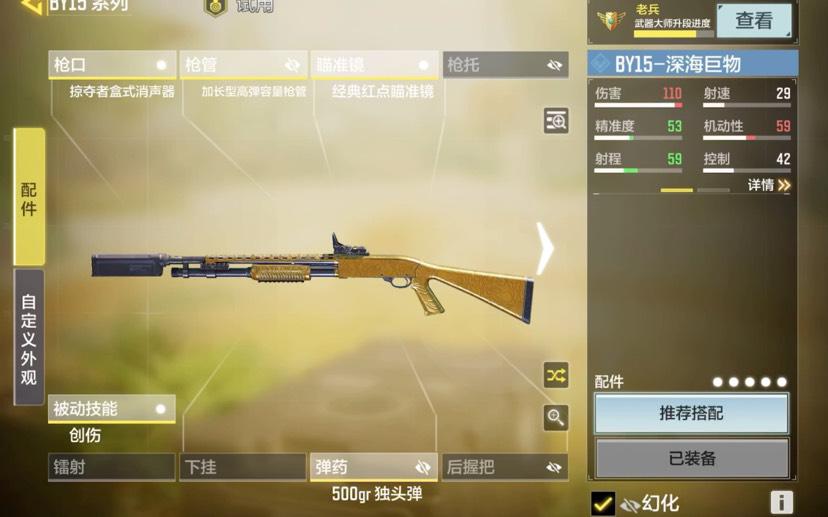Open the 瞄准镜 optic attachment slot

pyautogui.click(x=374, y=65)
